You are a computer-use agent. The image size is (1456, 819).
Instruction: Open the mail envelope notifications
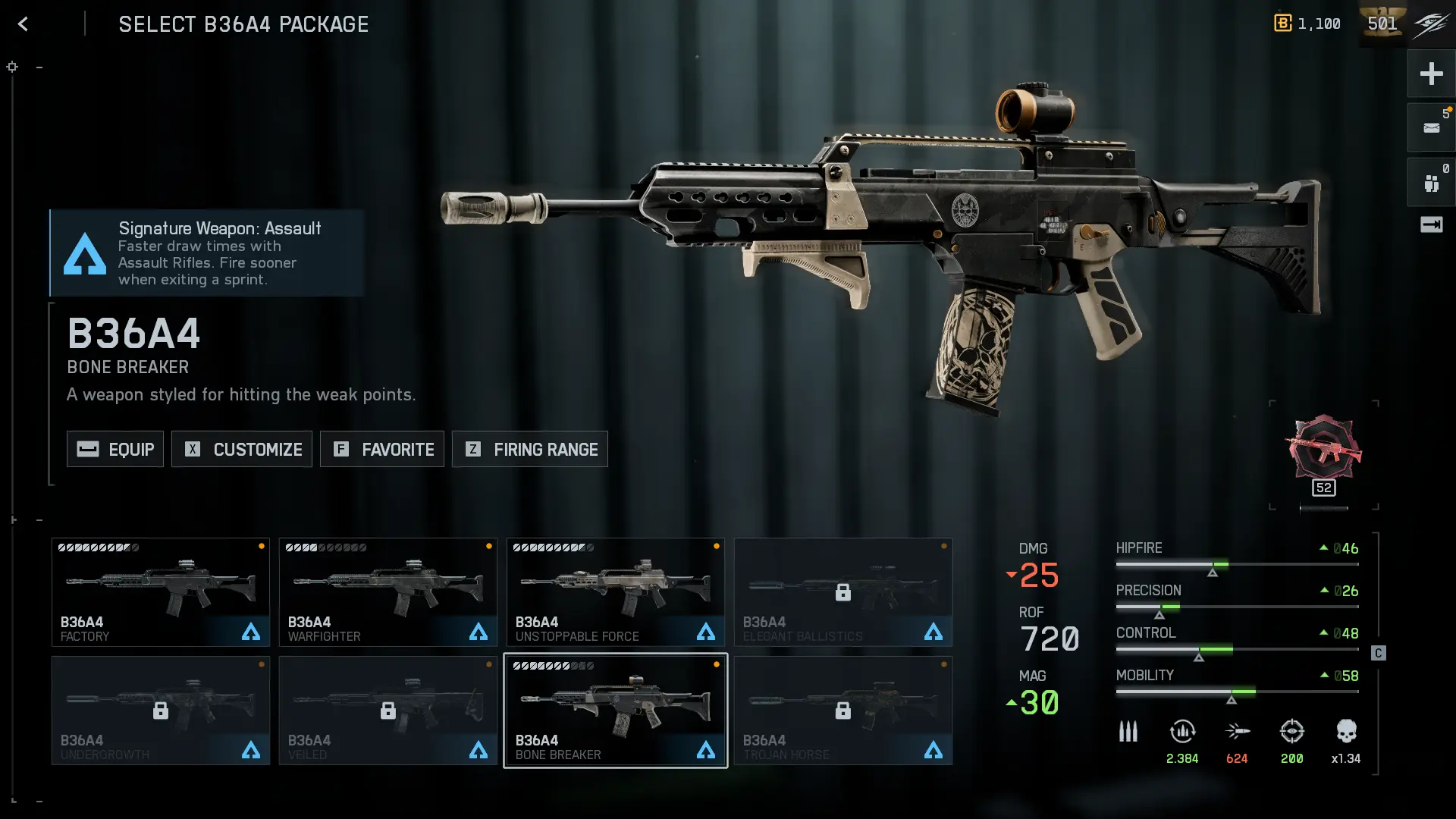[x=1431, y=127]
